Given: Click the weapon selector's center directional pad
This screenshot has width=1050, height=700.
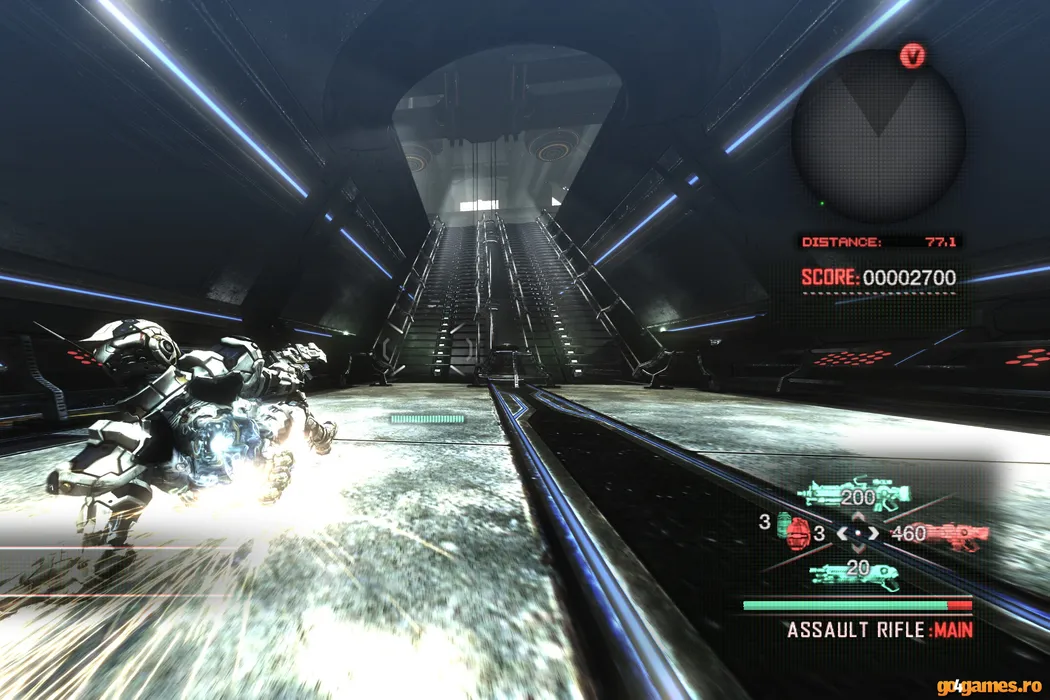Looking at the screenshot, I should pos(858,533).
